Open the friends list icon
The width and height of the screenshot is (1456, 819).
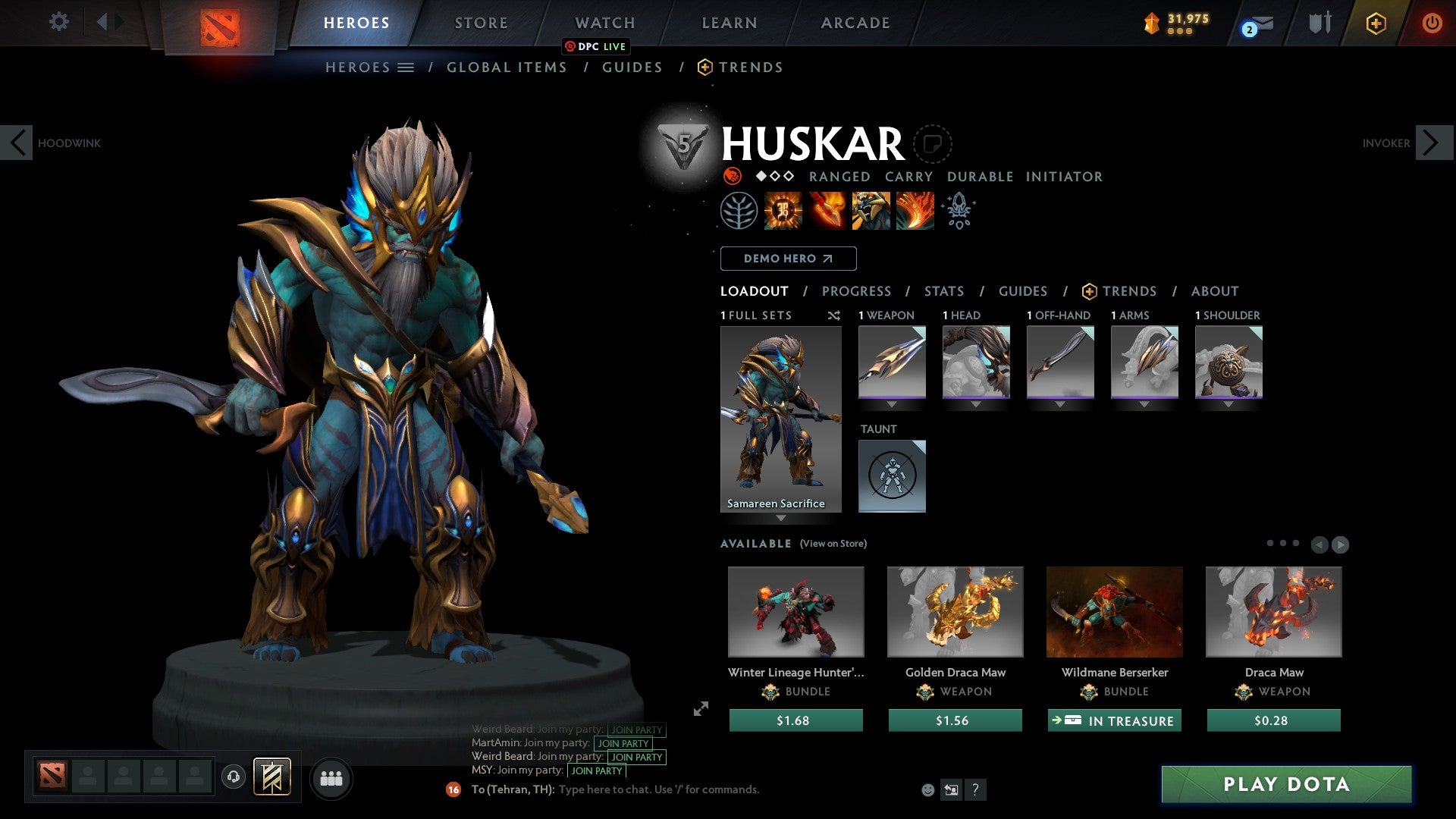click(x=331, y=777)
